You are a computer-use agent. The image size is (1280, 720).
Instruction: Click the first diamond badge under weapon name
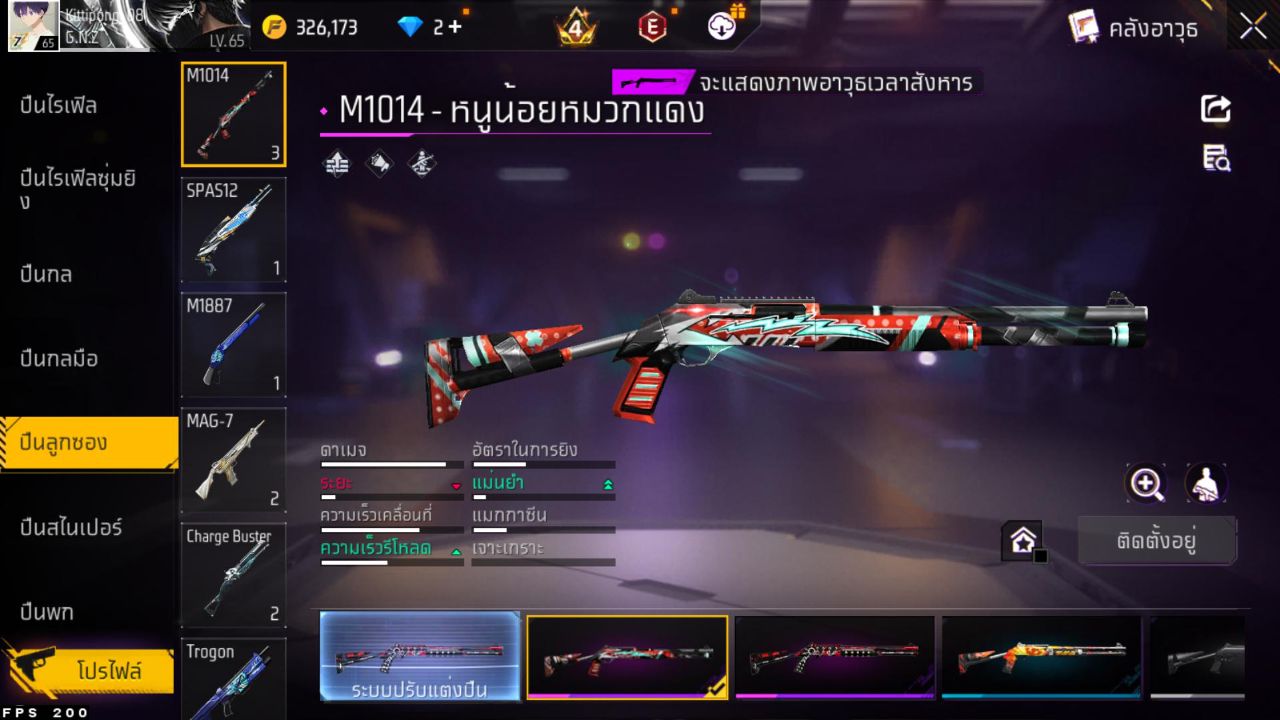(336, 163)
